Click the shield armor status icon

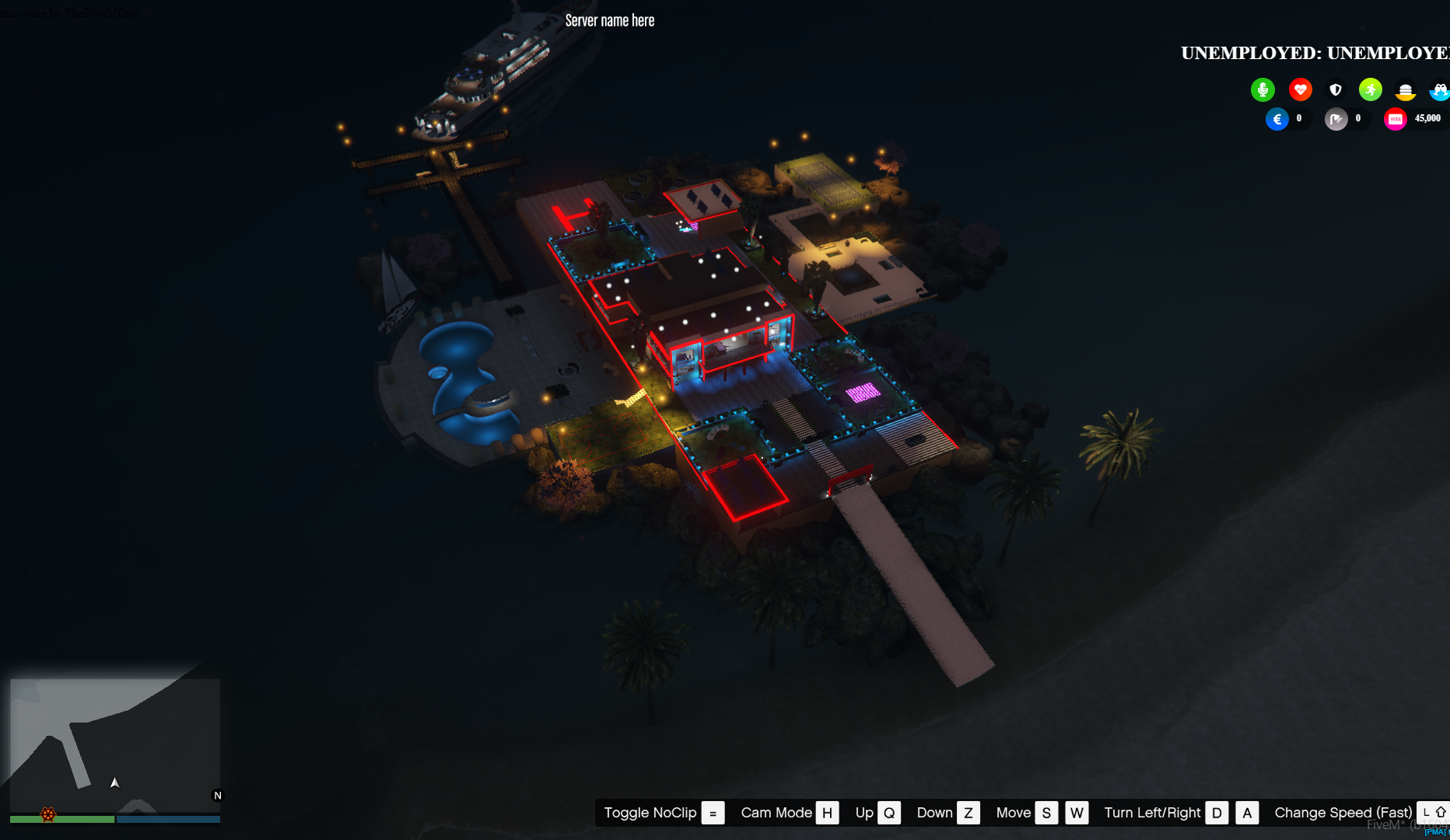pyautogui.click(x=1336, y=89)
